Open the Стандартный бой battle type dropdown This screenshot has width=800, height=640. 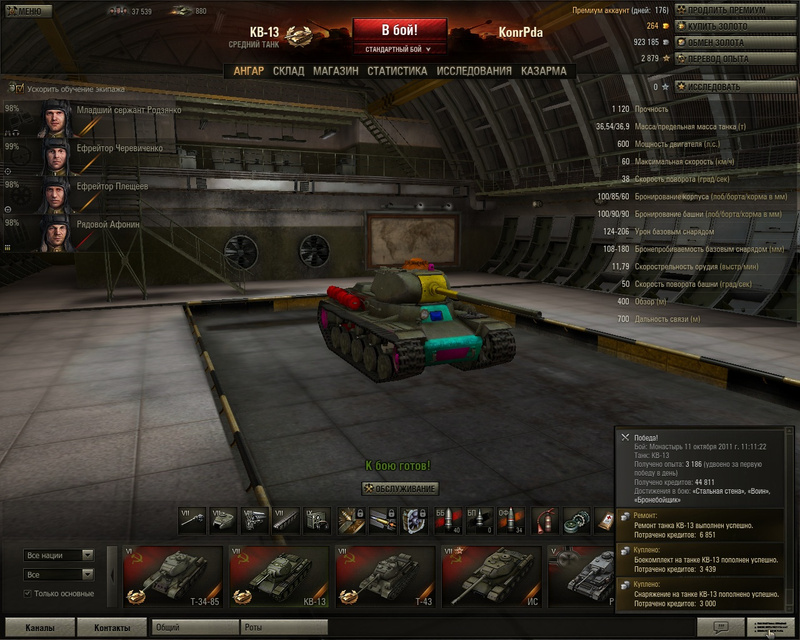(399, 48)
